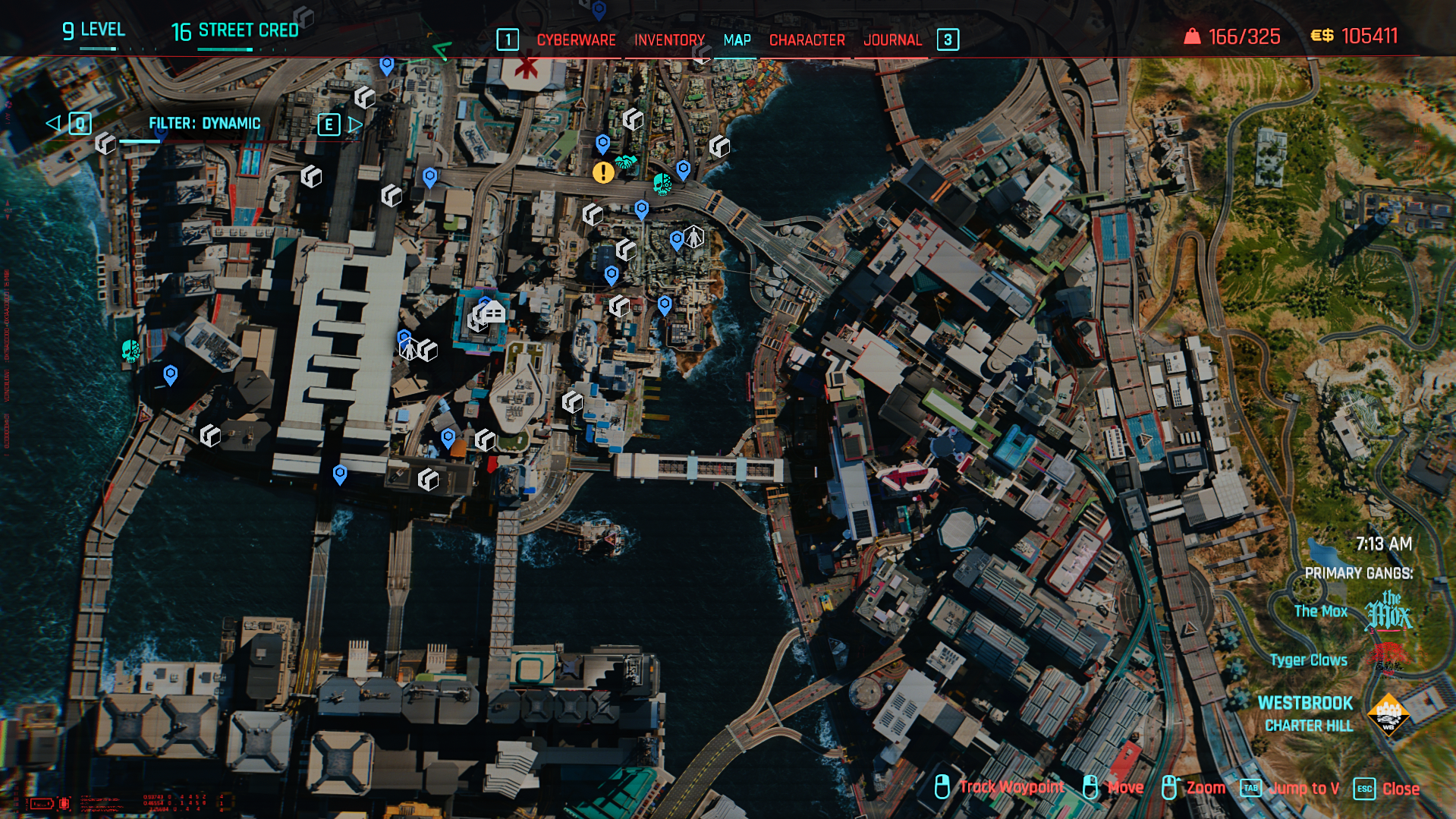1456x819 pixels.
Task: Select the yellow exclamation quest marker
Action: [603, 173]
